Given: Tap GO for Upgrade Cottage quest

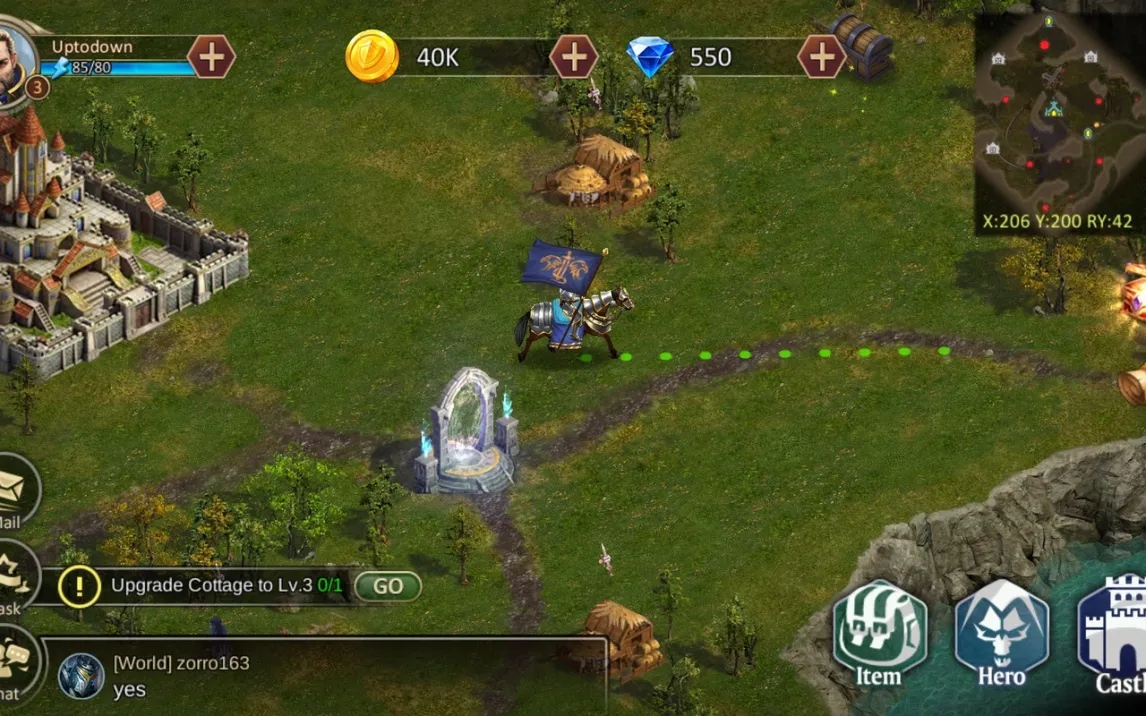Looking at the screenshot, I should coord(388,586).
